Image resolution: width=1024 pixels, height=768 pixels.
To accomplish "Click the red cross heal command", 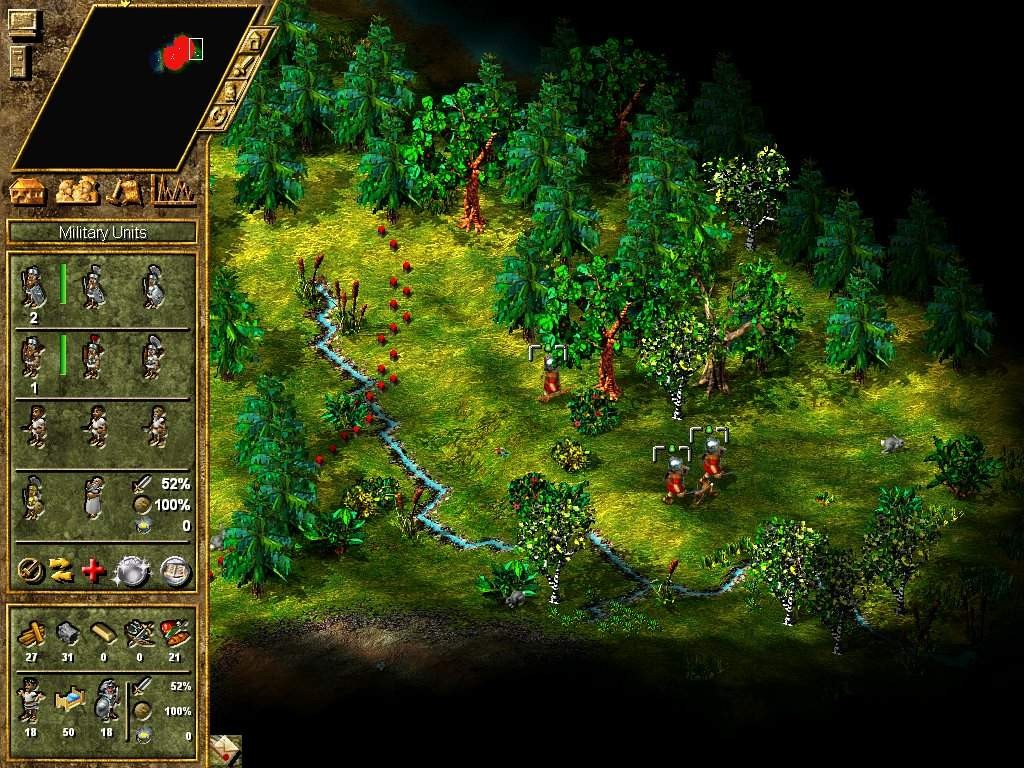I will (93, 570).
